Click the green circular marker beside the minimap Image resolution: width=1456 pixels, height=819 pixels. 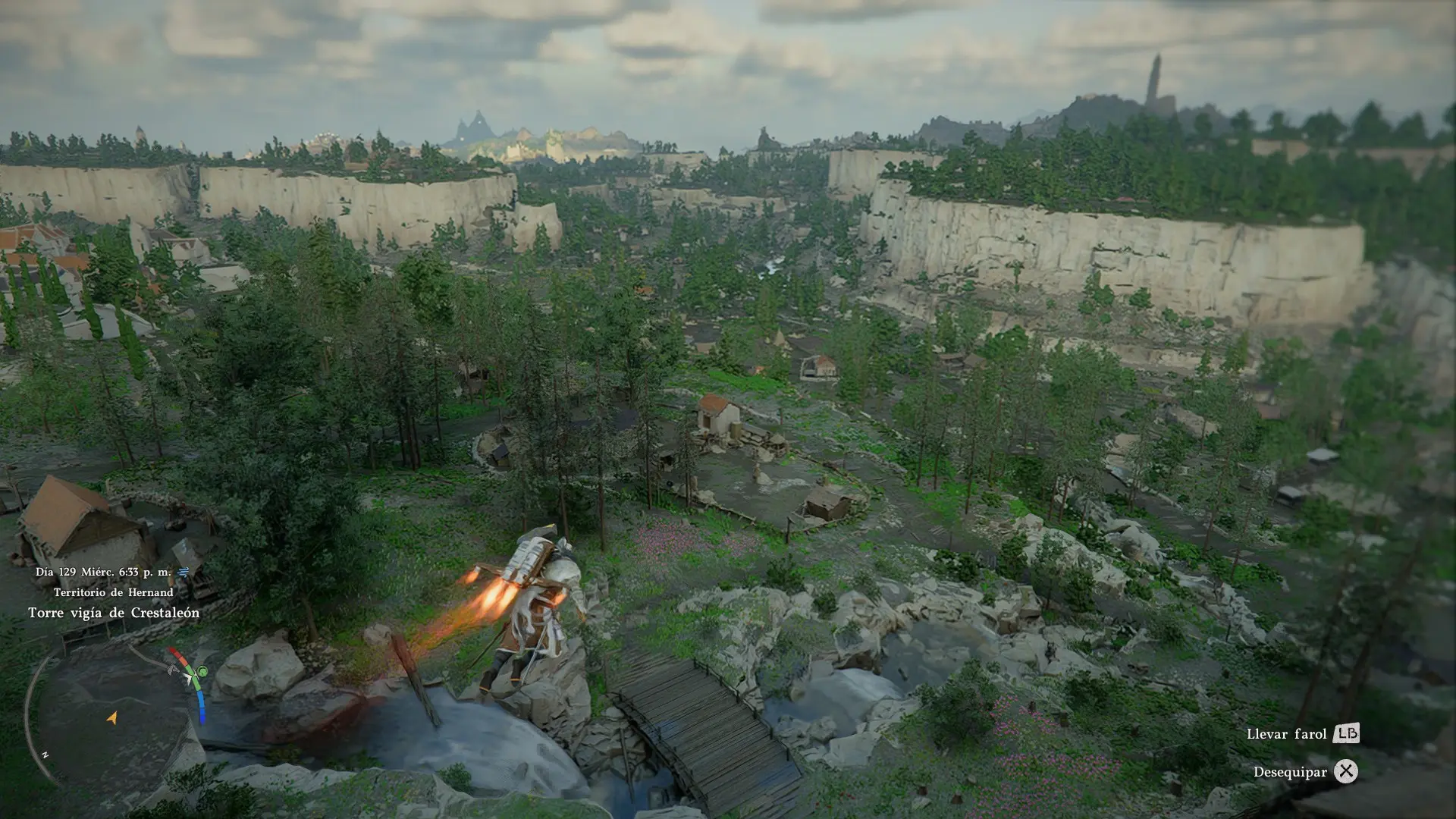[x=202, y=672]
